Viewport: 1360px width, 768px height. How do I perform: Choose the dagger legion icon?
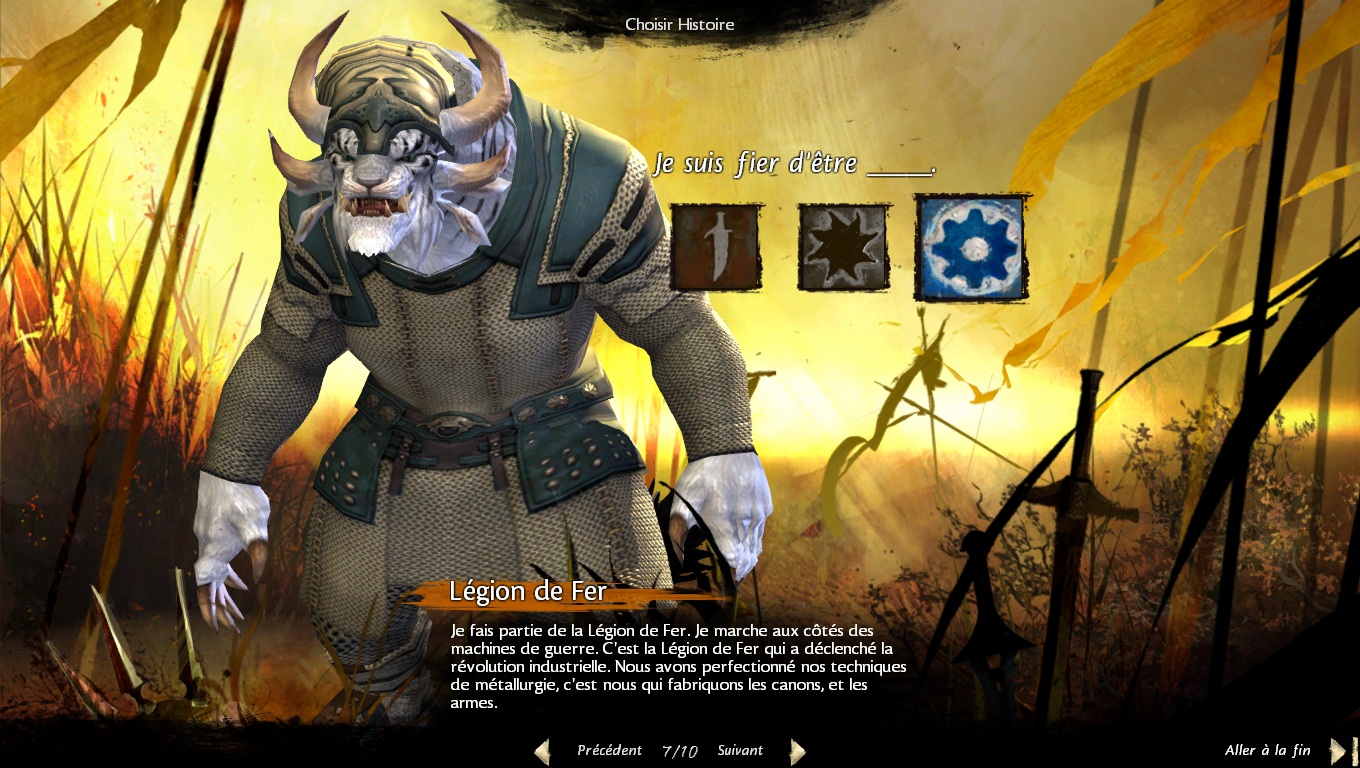[x=715, y=247]
